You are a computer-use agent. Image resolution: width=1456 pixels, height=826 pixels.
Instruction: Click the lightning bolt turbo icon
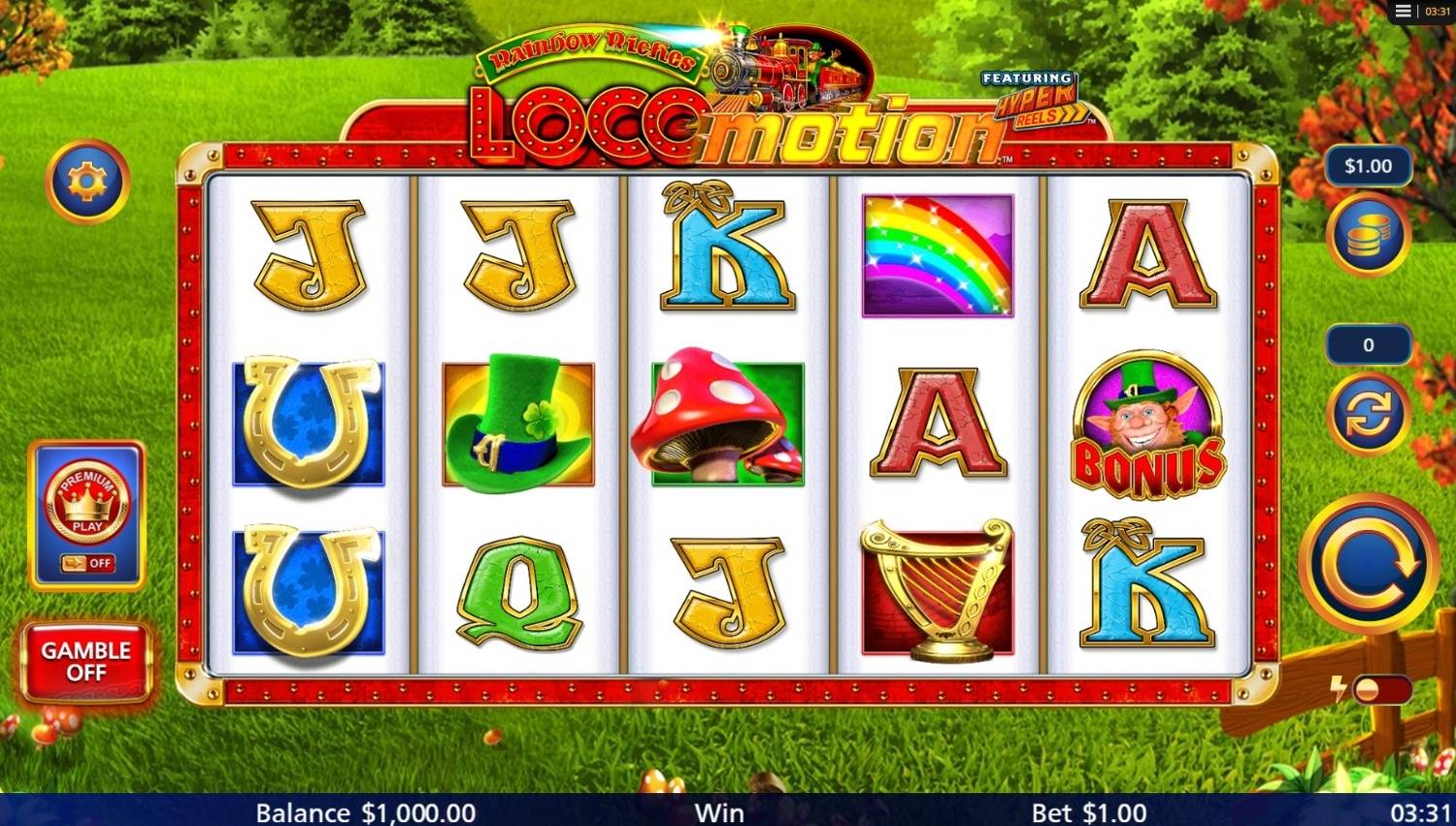[x=1338, y=689]
